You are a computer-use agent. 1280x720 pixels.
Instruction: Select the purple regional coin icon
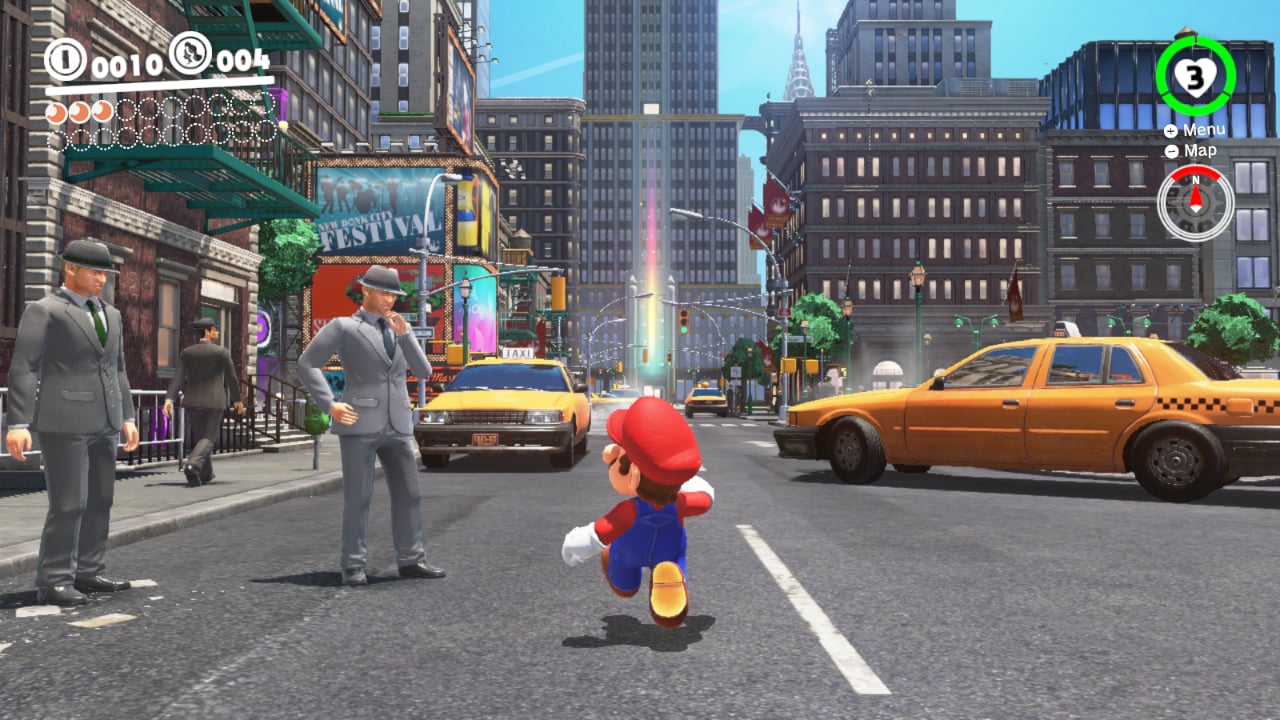(x=190, y=53)
